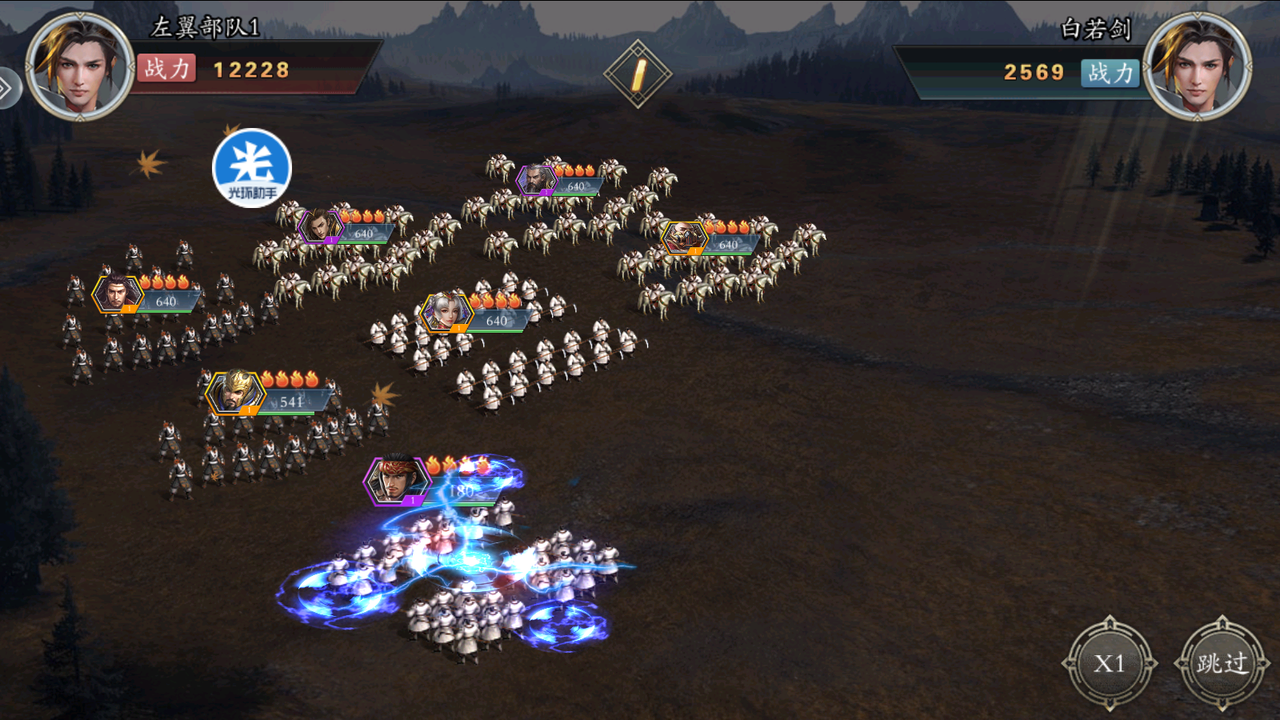Open the 光环助手 floating assistant overlay
The width and height of the screenshot is (1280, 720).
252,168
